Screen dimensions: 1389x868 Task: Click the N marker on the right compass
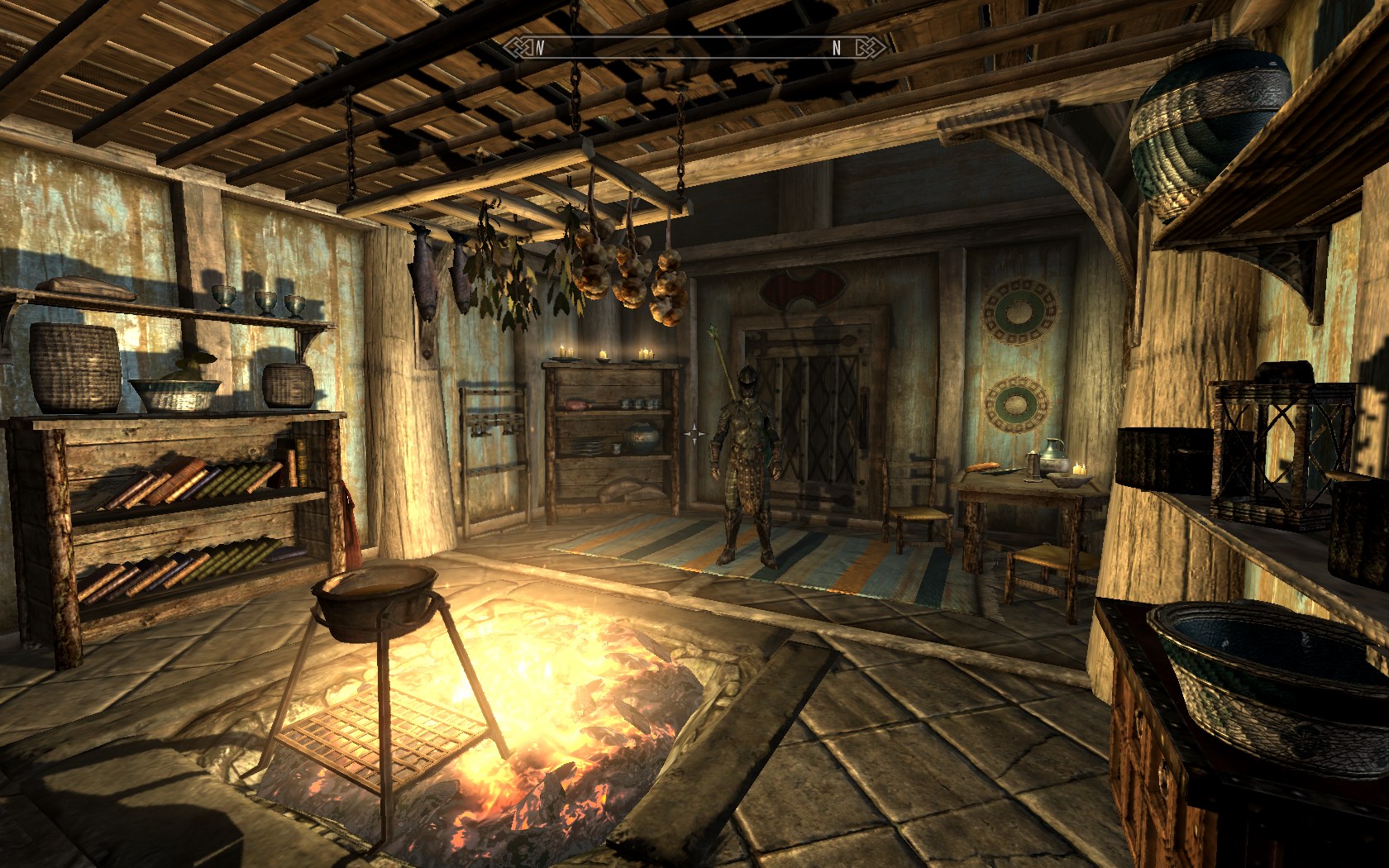[x=837, y=50]
